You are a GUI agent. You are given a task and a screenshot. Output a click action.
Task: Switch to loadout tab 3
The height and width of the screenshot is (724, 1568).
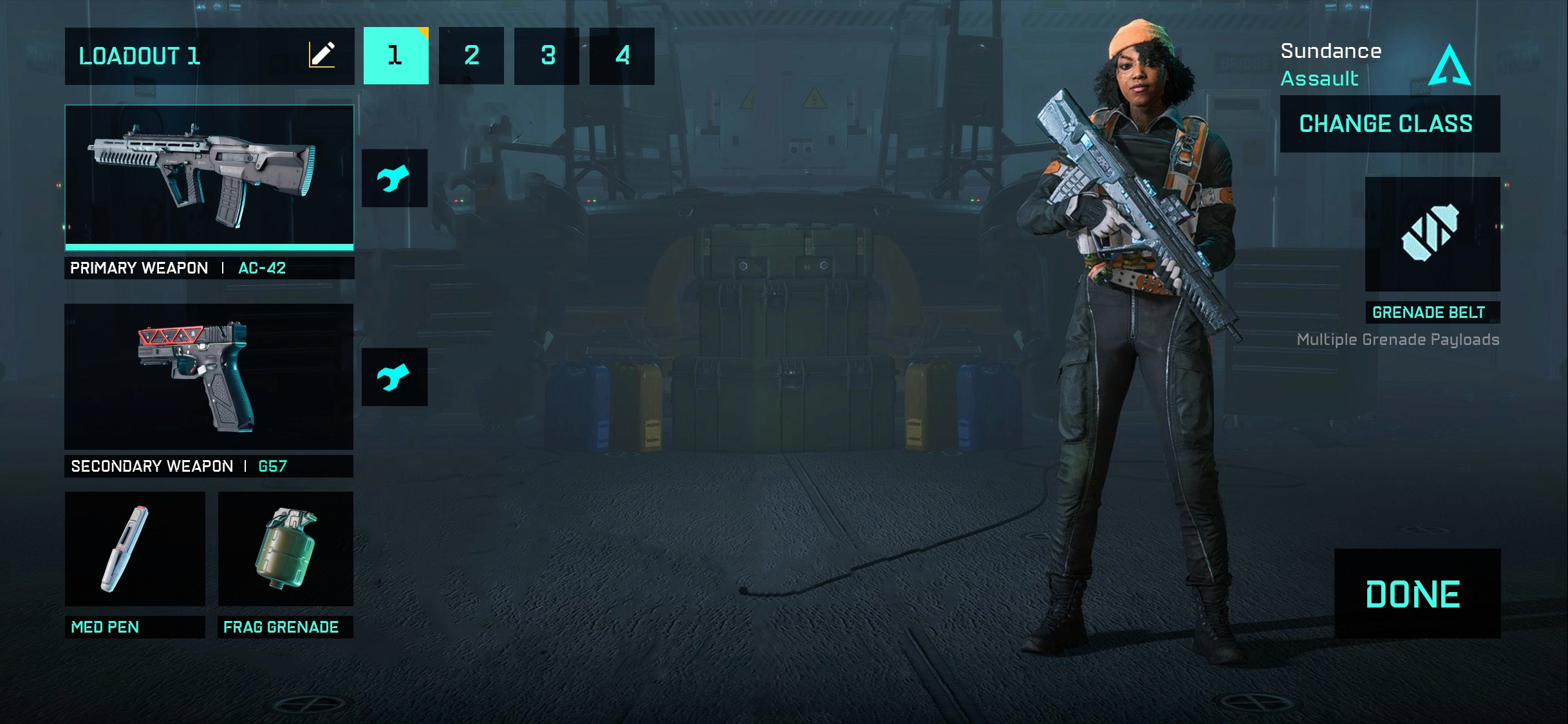coord(546,56)
